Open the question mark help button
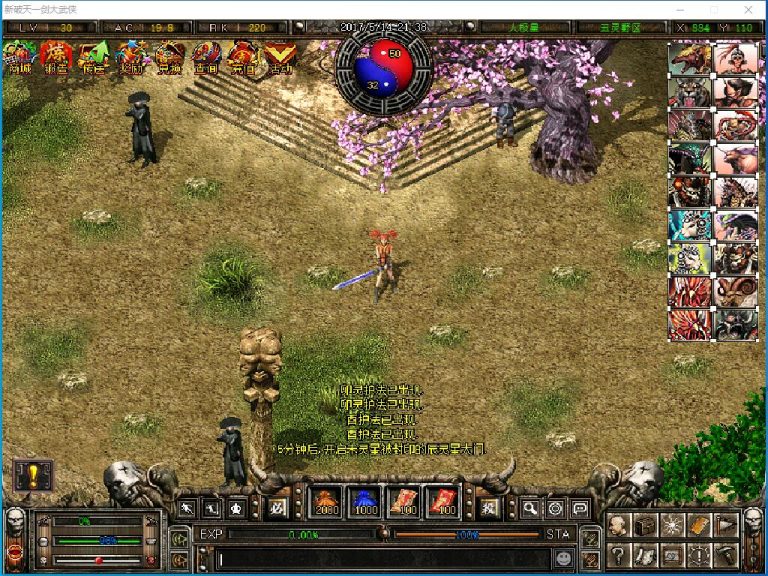 pyautogui.click(x=619, y=556)
